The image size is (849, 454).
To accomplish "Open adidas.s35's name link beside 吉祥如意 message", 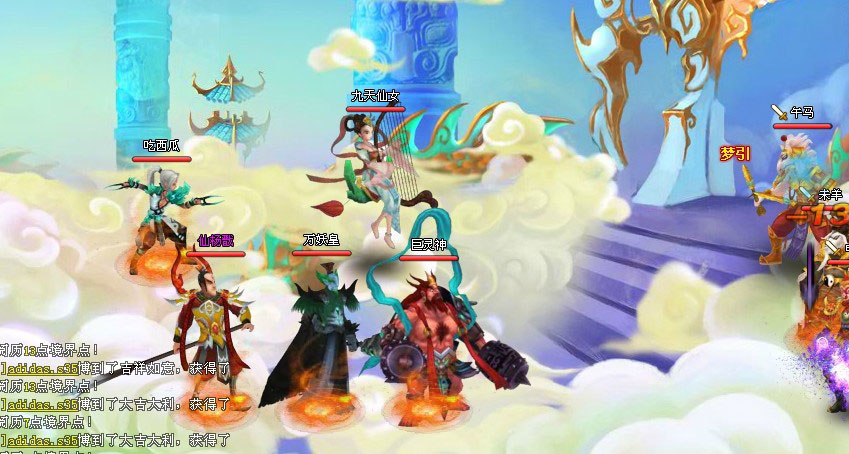I will tap(42, 368).
